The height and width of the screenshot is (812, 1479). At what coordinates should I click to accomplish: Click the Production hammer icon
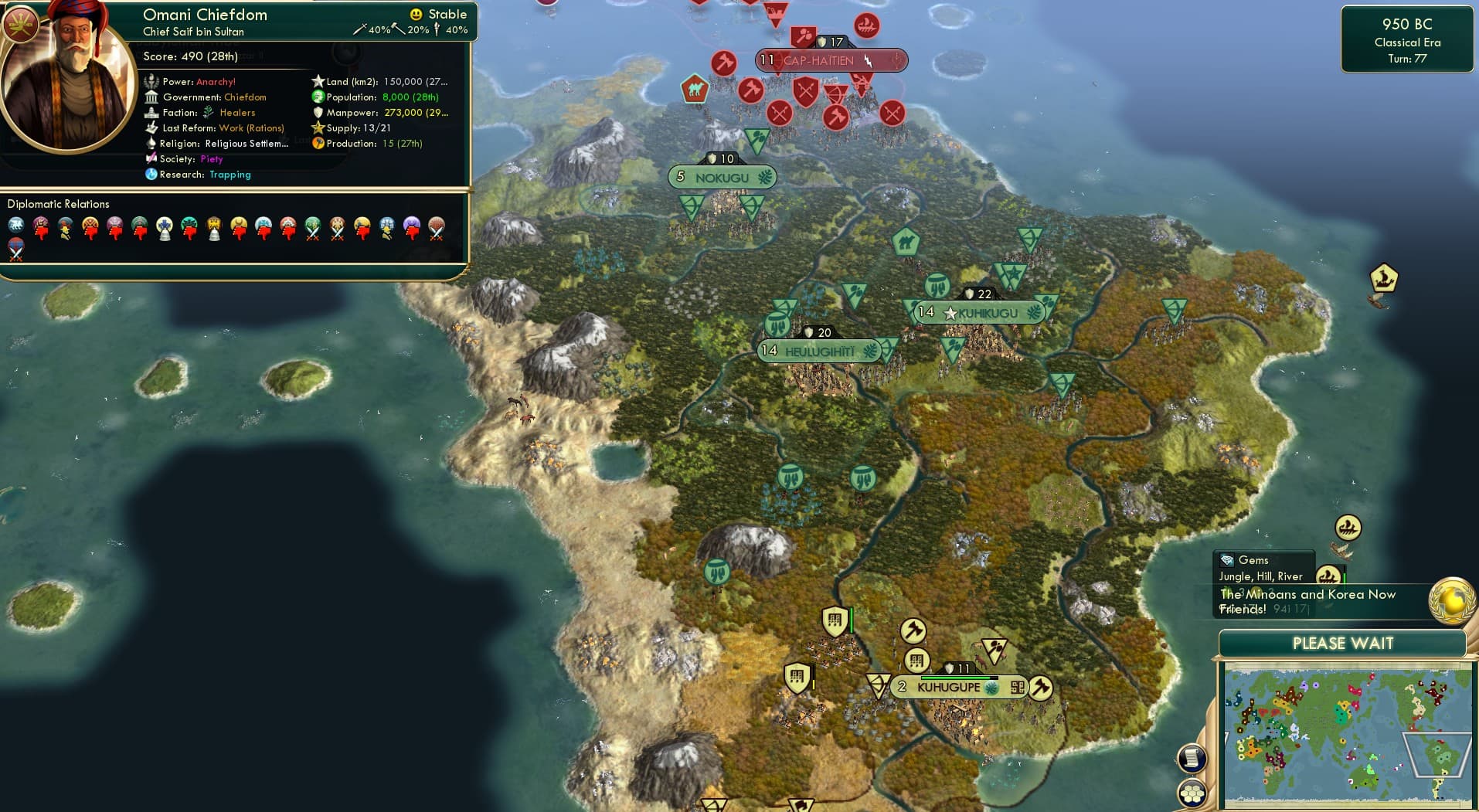[x=318, y=143]
